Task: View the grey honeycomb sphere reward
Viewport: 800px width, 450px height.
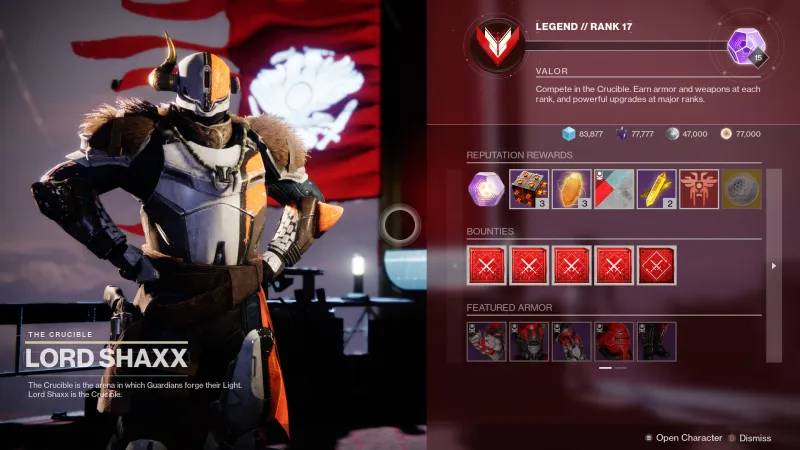Action: [x=742, y=189]
